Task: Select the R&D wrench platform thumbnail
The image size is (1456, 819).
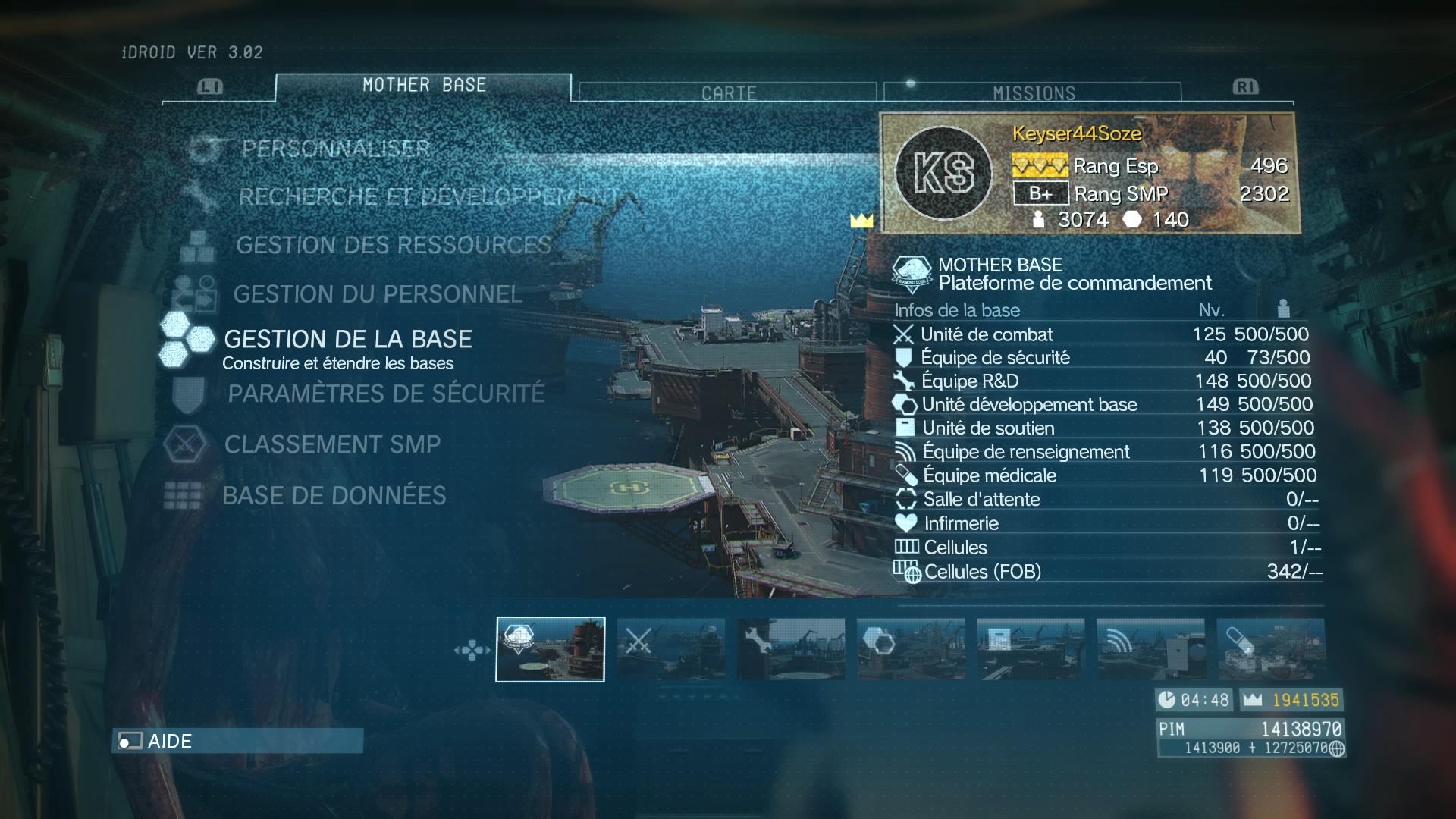Action: (x=790, y=649)
